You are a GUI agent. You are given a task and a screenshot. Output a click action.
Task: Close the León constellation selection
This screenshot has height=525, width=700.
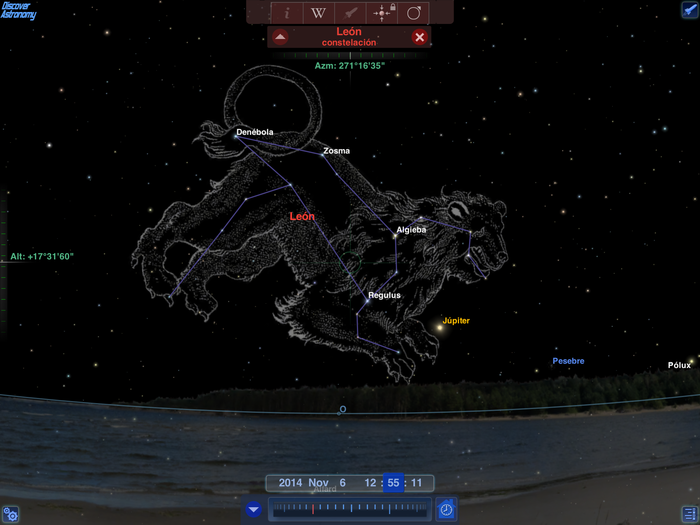[420, 37]
